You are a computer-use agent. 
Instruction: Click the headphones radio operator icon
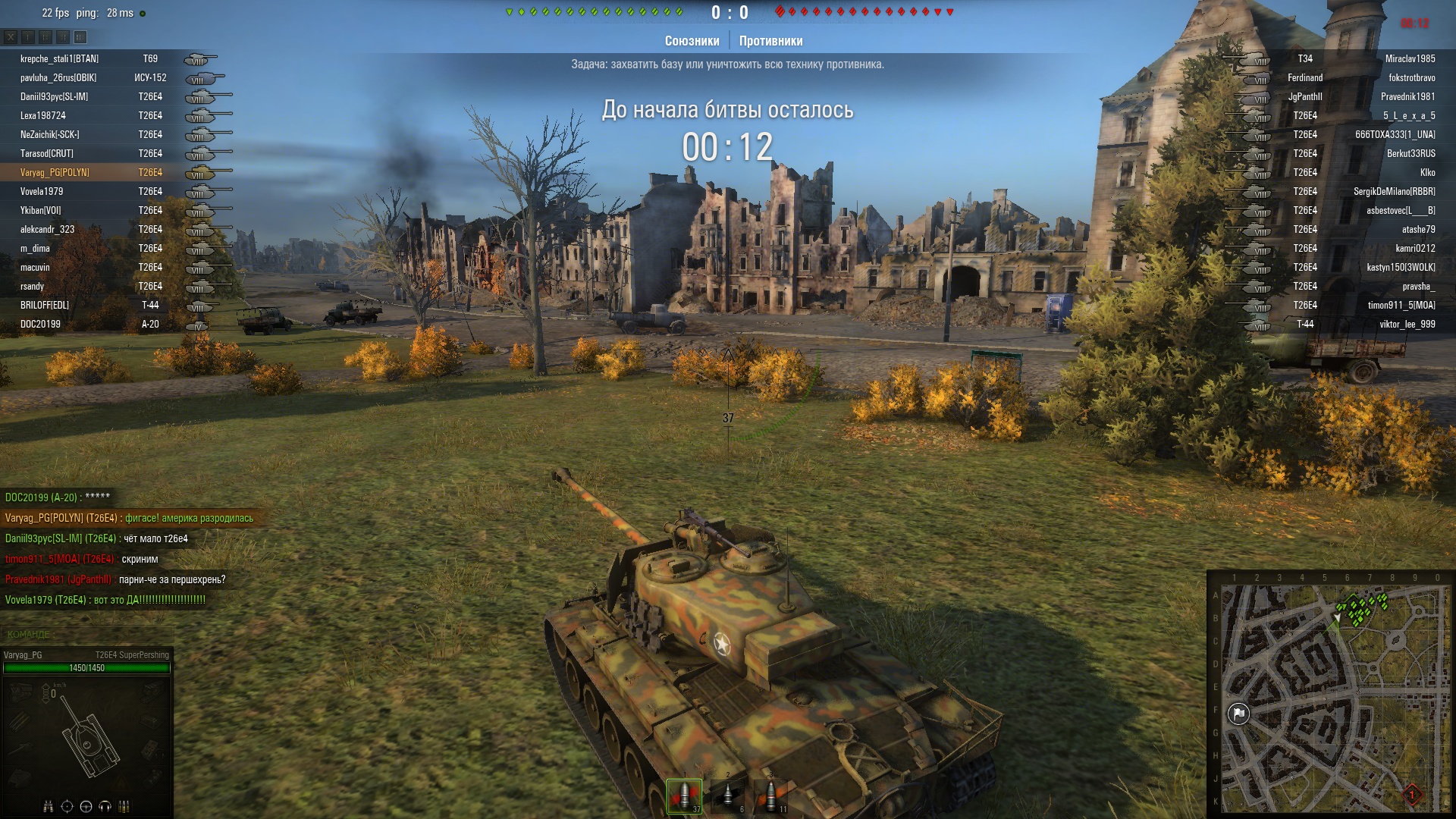click(x=105, y=806)
